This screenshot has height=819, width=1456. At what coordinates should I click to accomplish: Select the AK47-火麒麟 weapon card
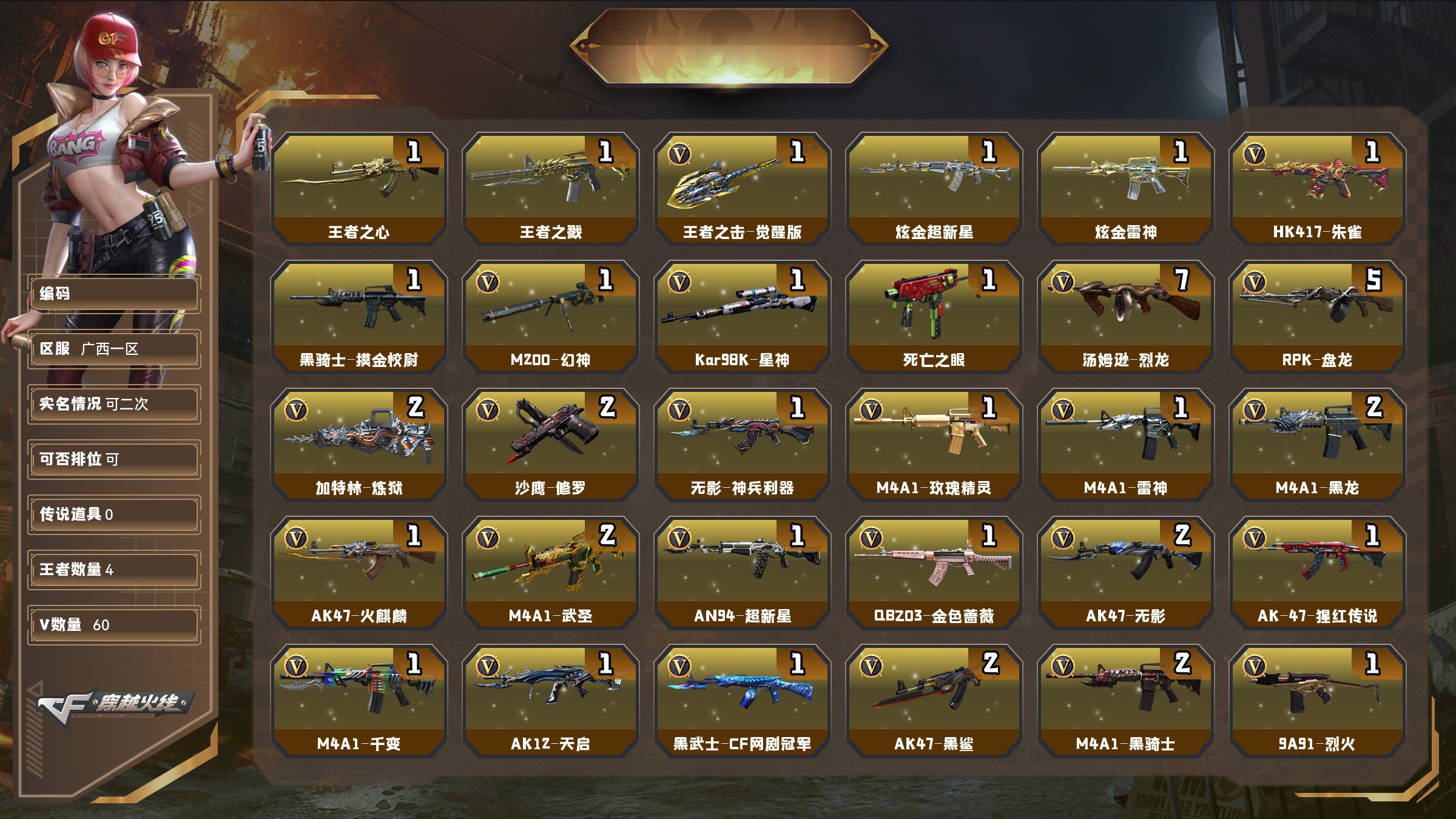click(x=359, y=572)
